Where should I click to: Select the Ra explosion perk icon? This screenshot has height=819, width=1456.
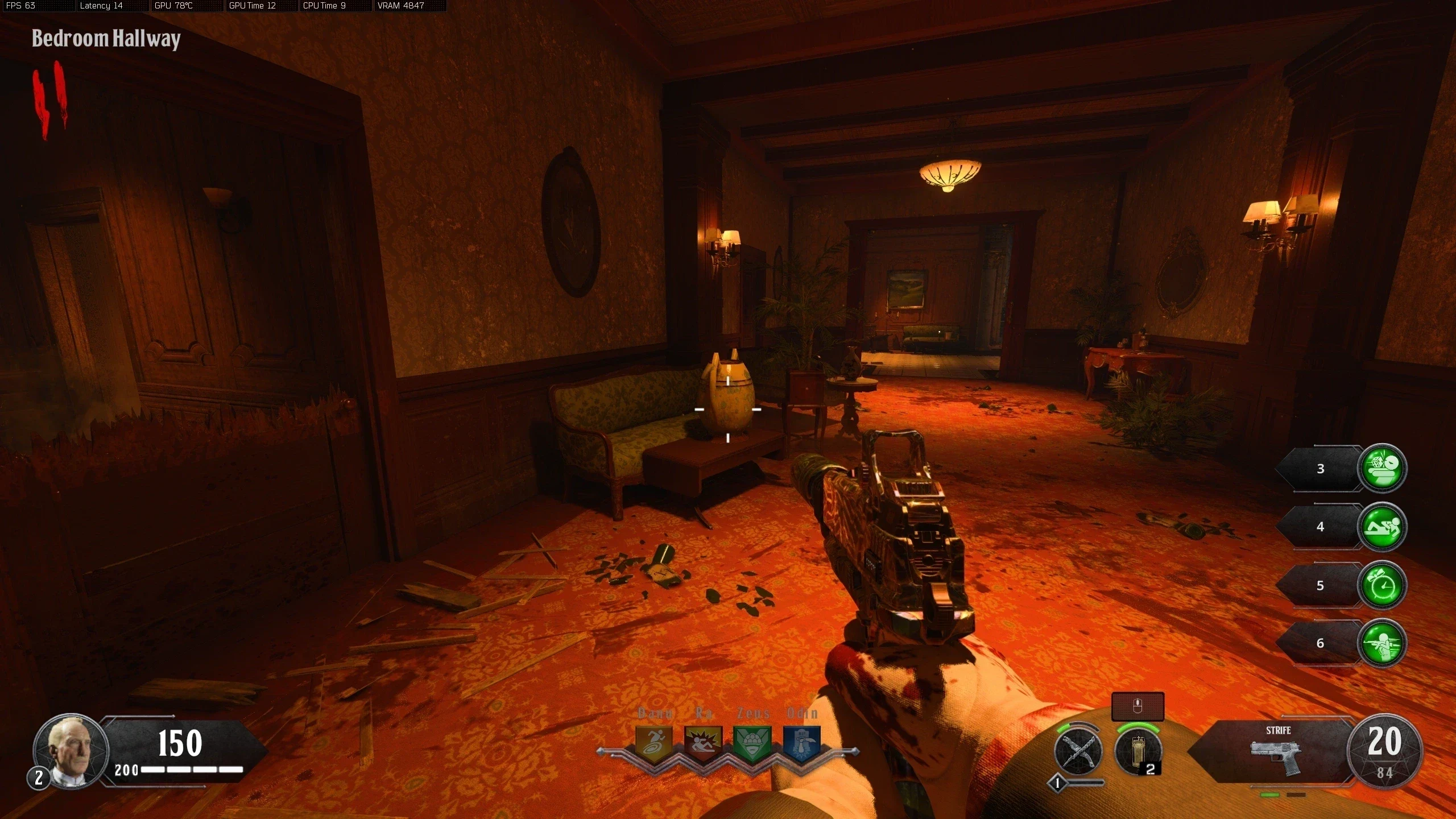point(703,742)
